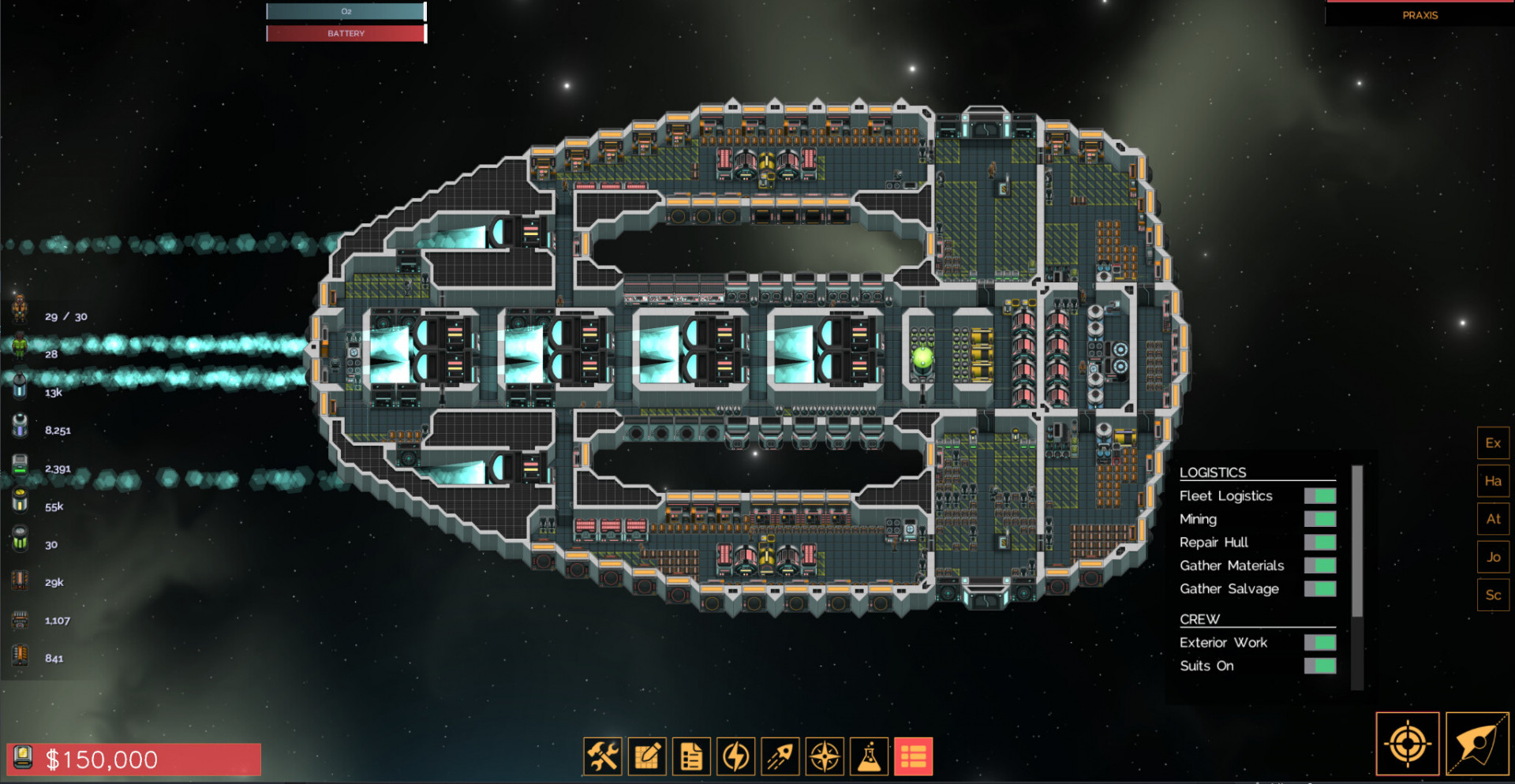Viewport: 1515px width, 784px height.
Task: Choose the Ex side button
Action: point(1493,443)
